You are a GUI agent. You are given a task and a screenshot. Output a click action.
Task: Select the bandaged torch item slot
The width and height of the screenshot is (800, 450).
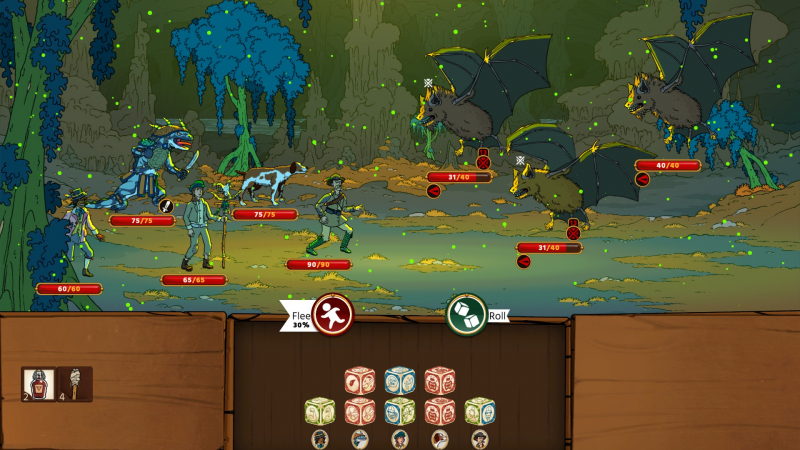point(76,383)
